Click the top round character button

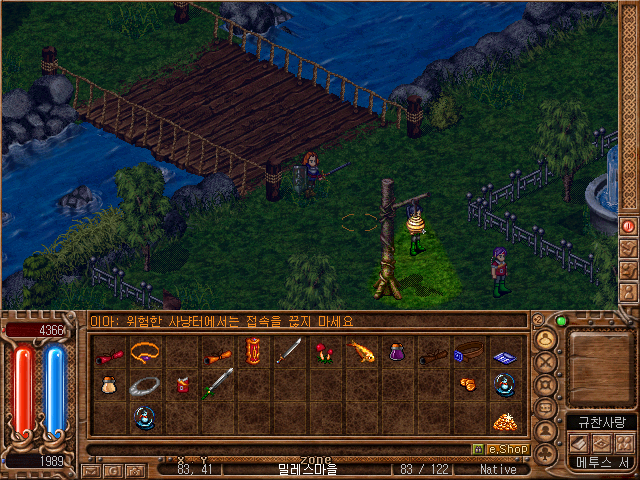[x=545, y=338]
